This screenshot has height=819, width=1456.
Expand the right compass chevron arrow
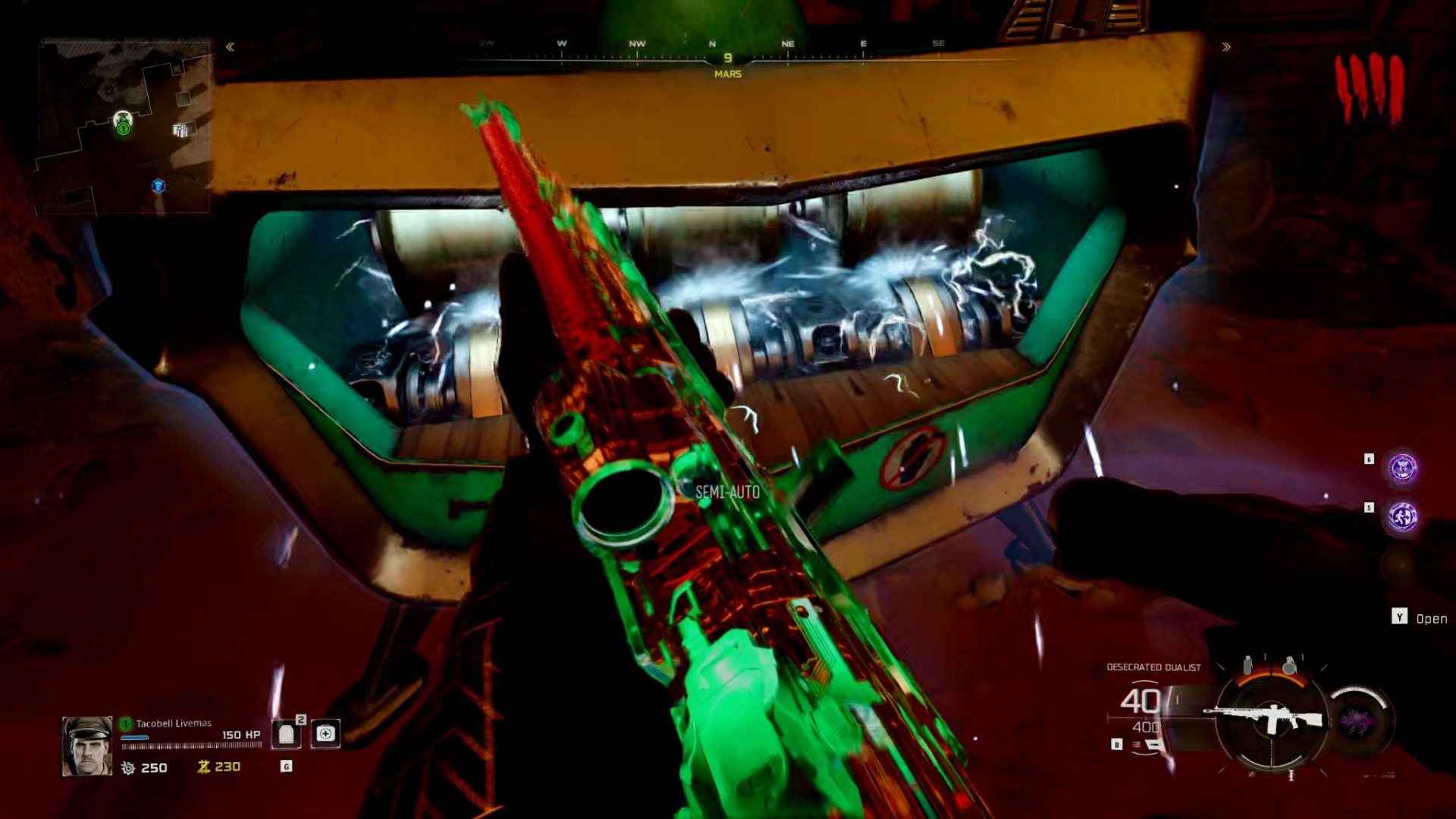point(1227,47)
